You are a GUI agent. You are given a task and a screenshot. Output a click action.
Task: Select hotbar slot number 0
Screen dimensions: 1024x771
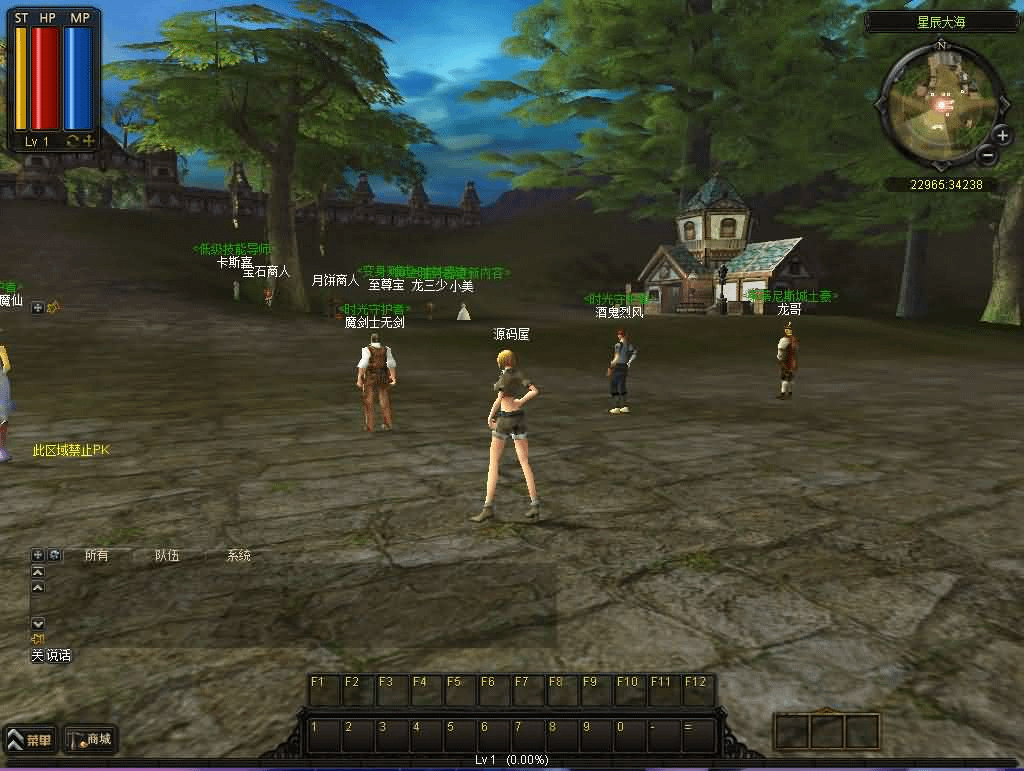pyautogui.click(x=629, y=735)
